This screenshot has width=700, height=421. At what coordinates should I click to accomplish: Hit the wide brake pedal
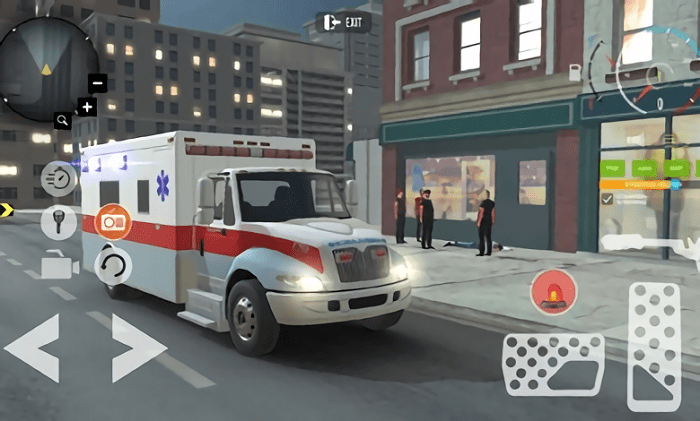click(553, 365)
